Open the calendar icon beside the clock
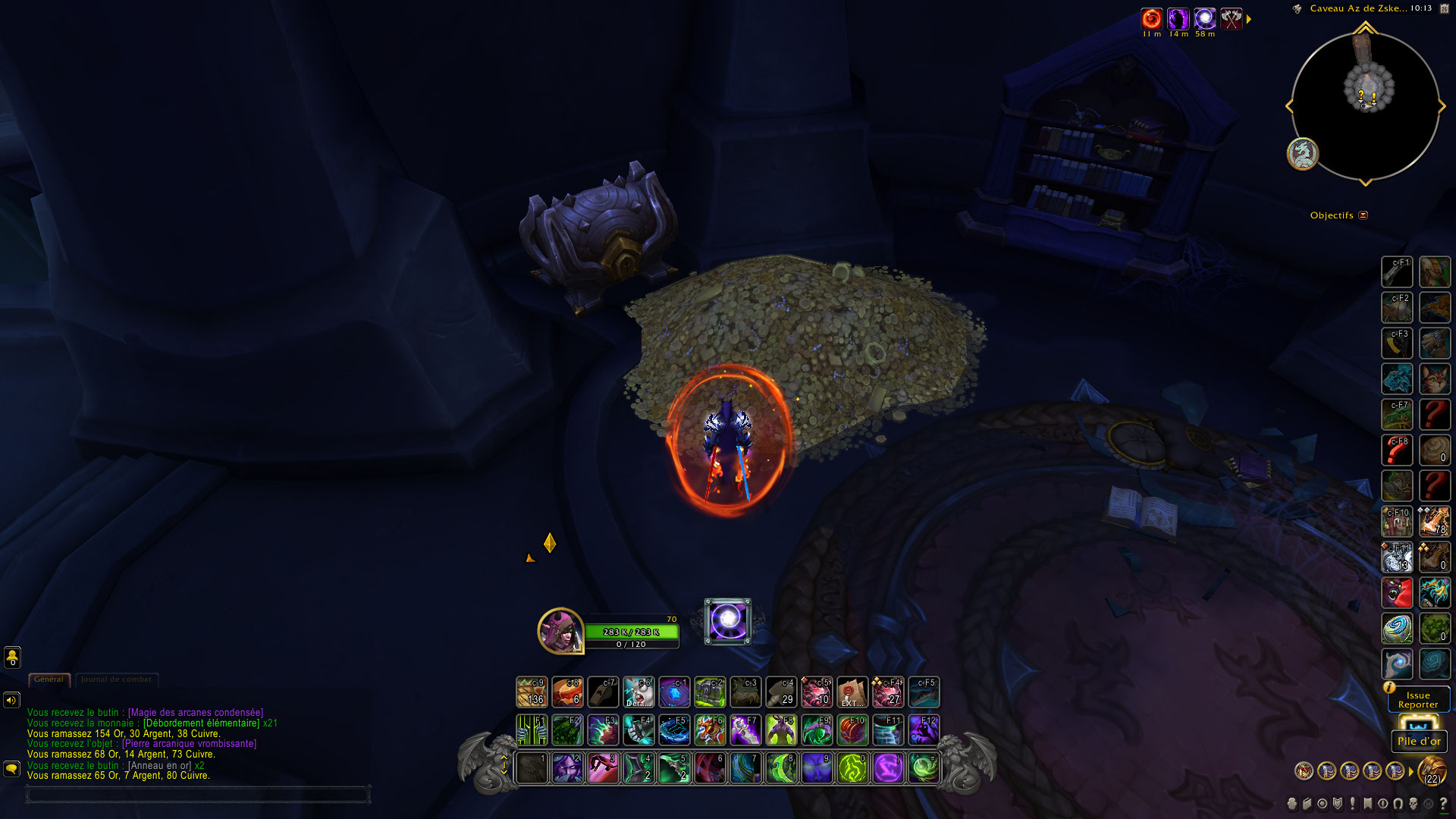The width and height of the screenshot is (1456, 819). click(1444, 8)
